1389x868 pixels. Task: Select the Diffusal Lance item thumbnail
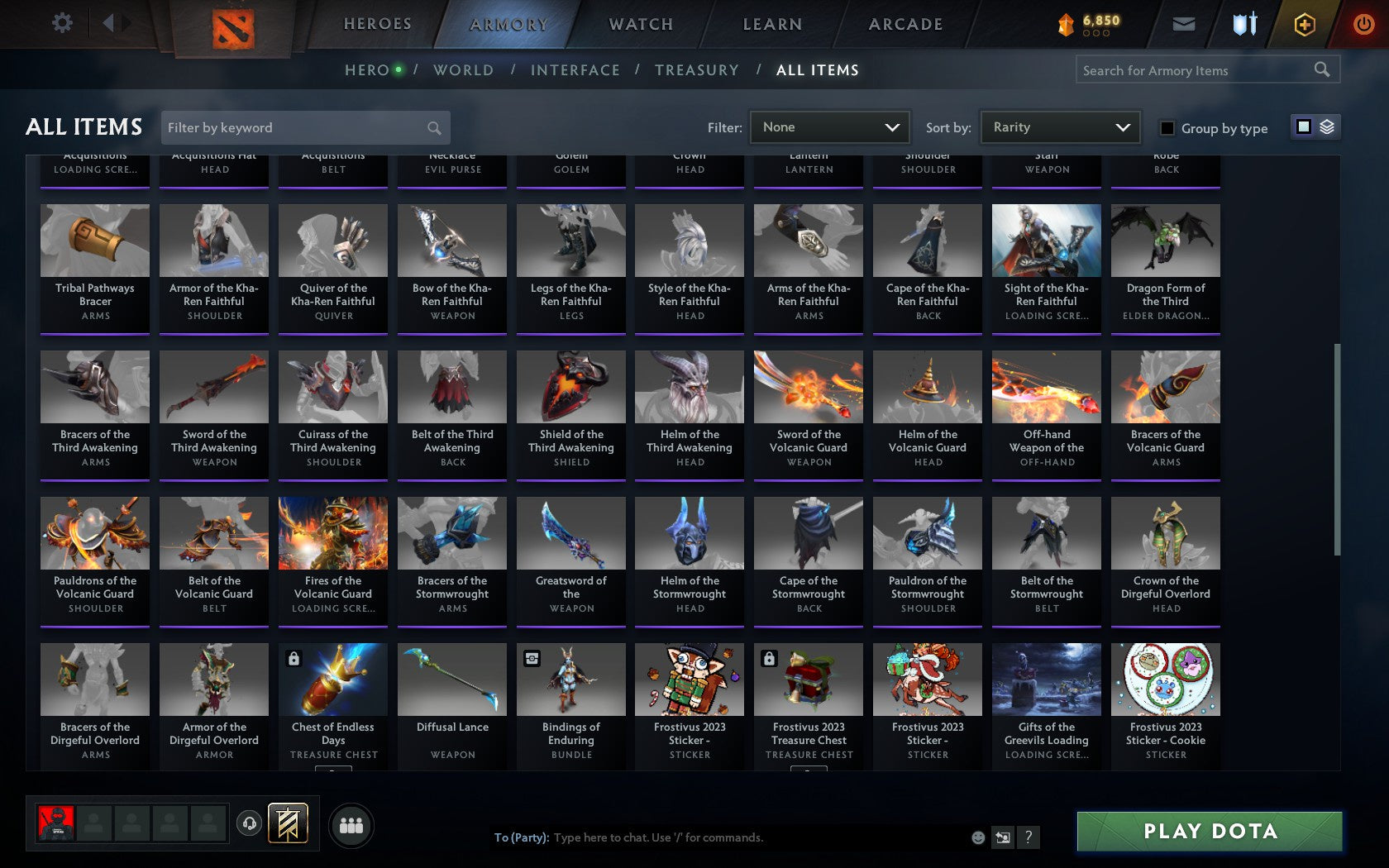(451, 678)
